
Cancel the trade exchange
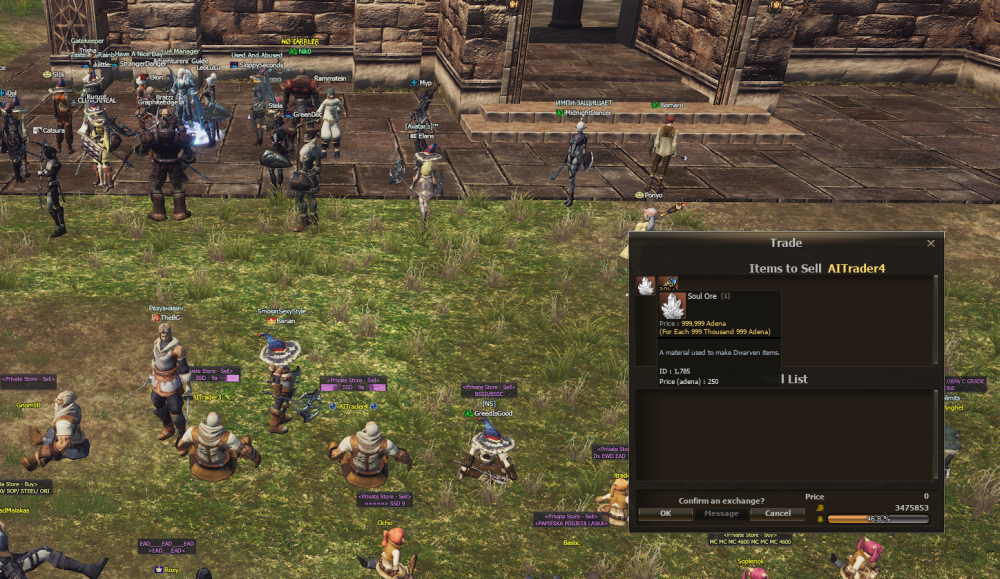[777, 513]
